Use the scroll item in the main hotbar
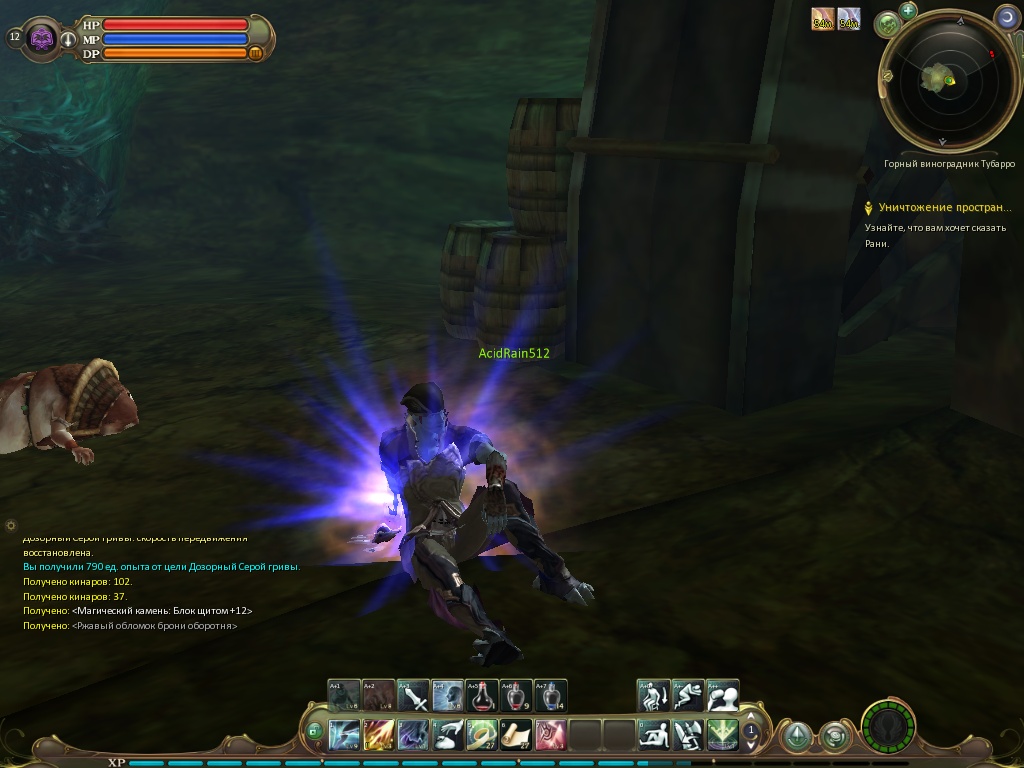Screen dimensions: 1024x768 [x=516, y=735]
